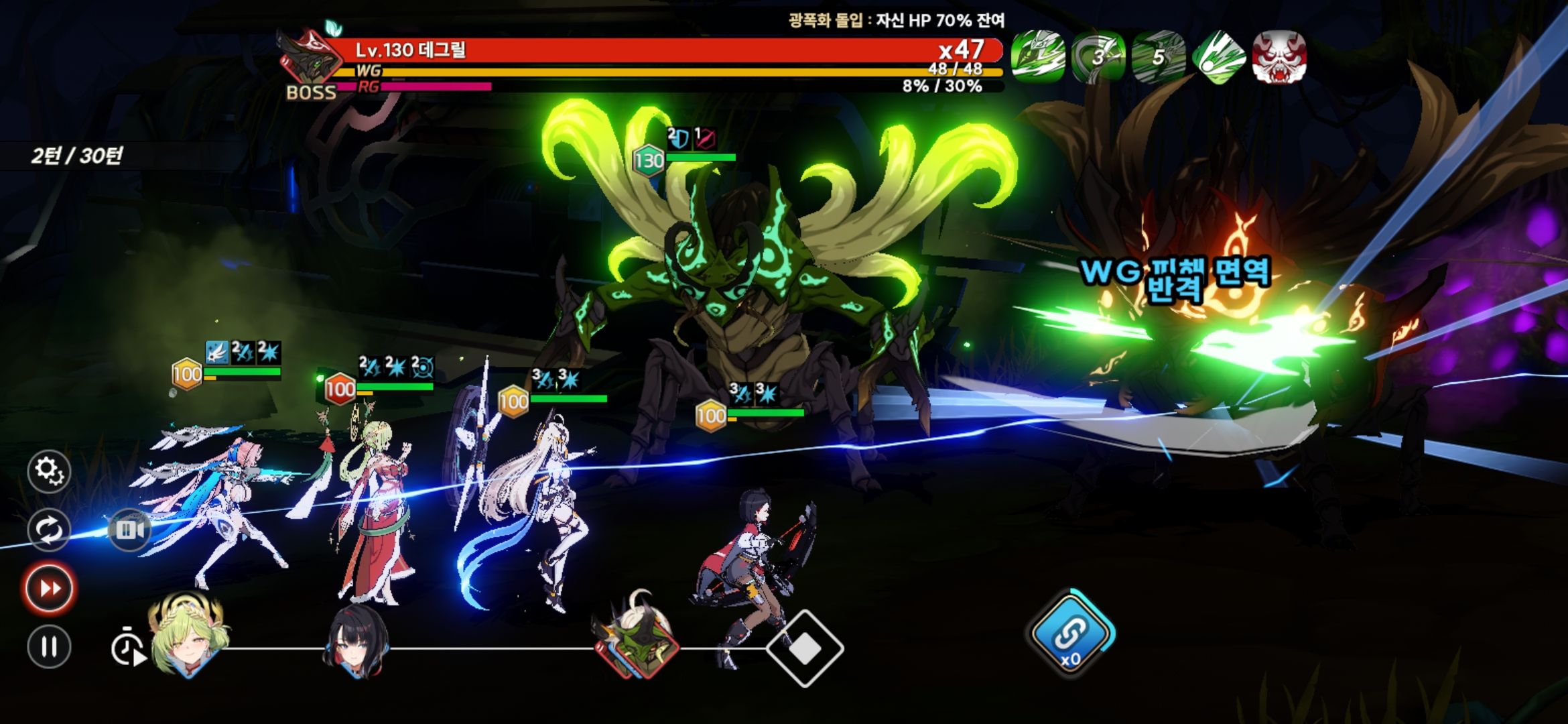Tap the Lv.130 boss portrait icon

(308, 59)
